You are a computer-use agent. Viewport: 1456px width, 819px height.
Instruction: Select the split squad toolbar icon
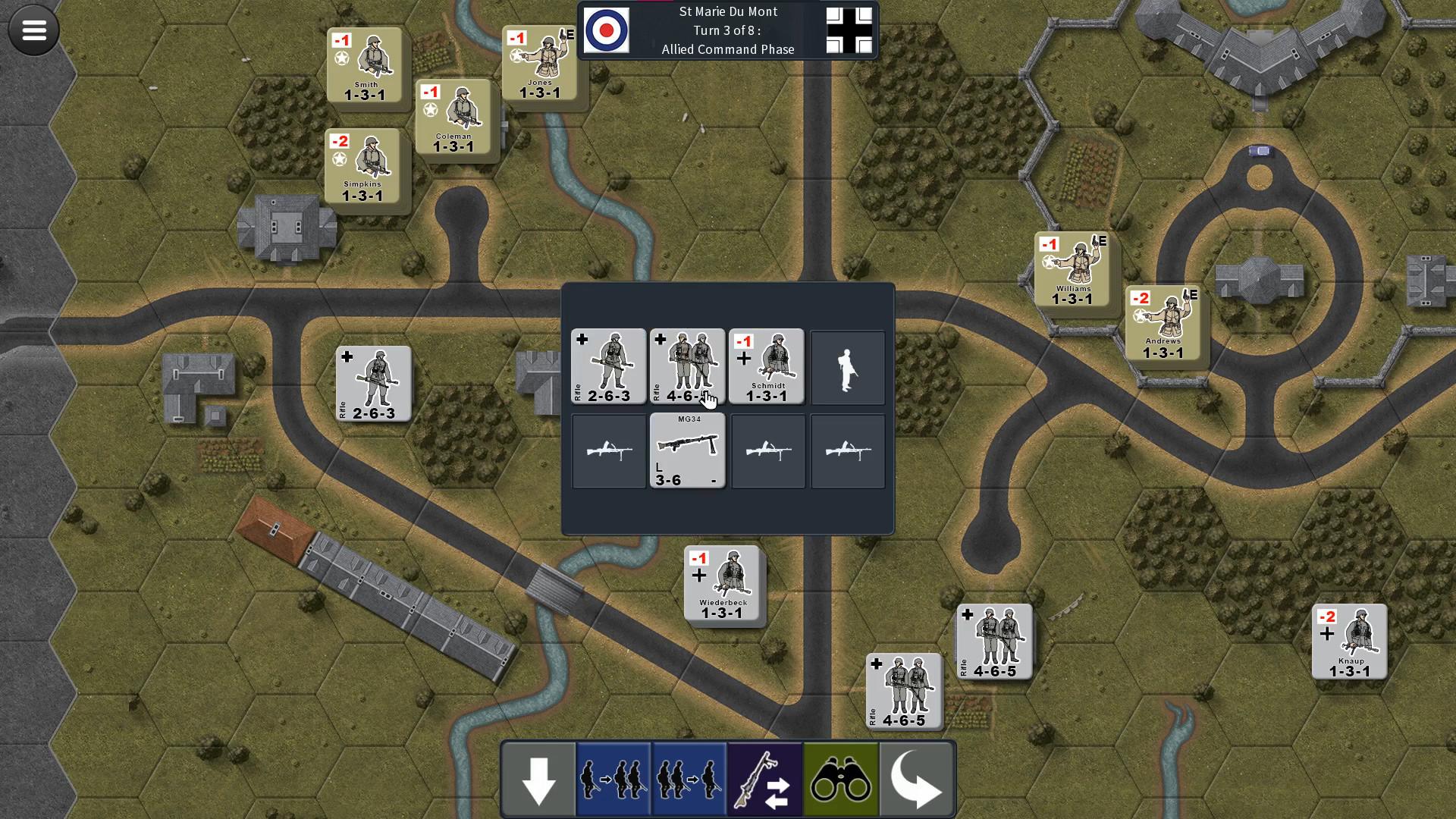tap(613, 778)
